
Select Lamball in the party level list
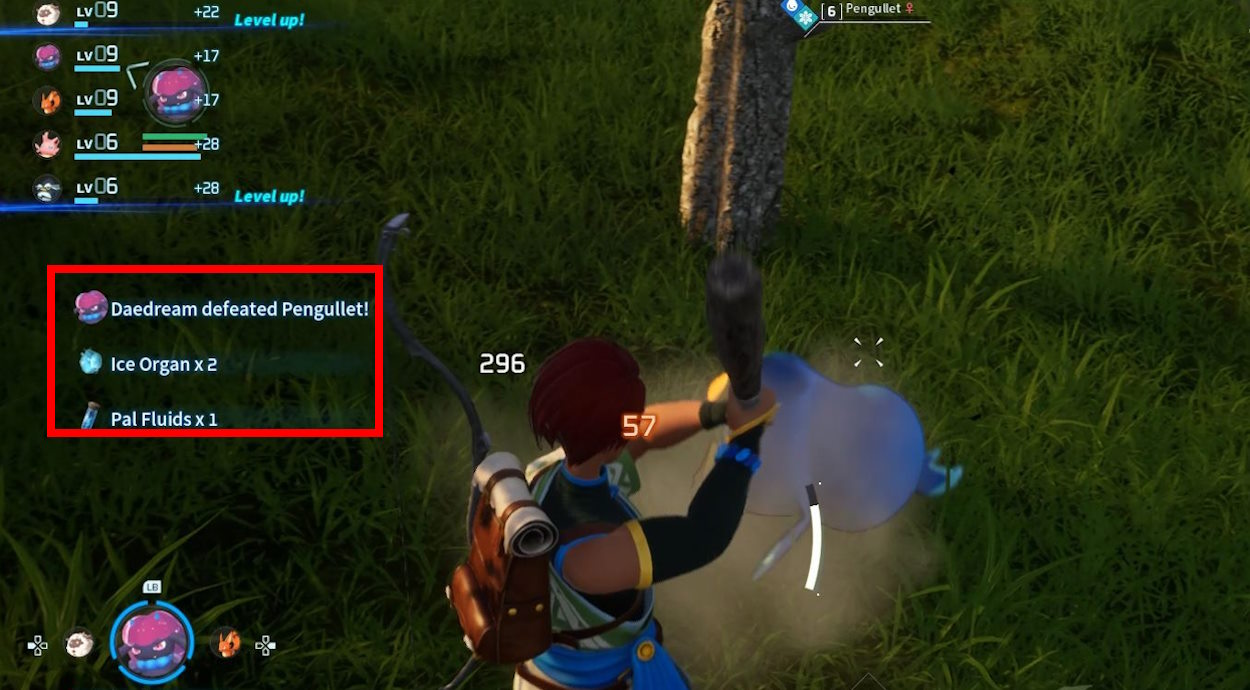pyautogui.click(x=47, y=14)
